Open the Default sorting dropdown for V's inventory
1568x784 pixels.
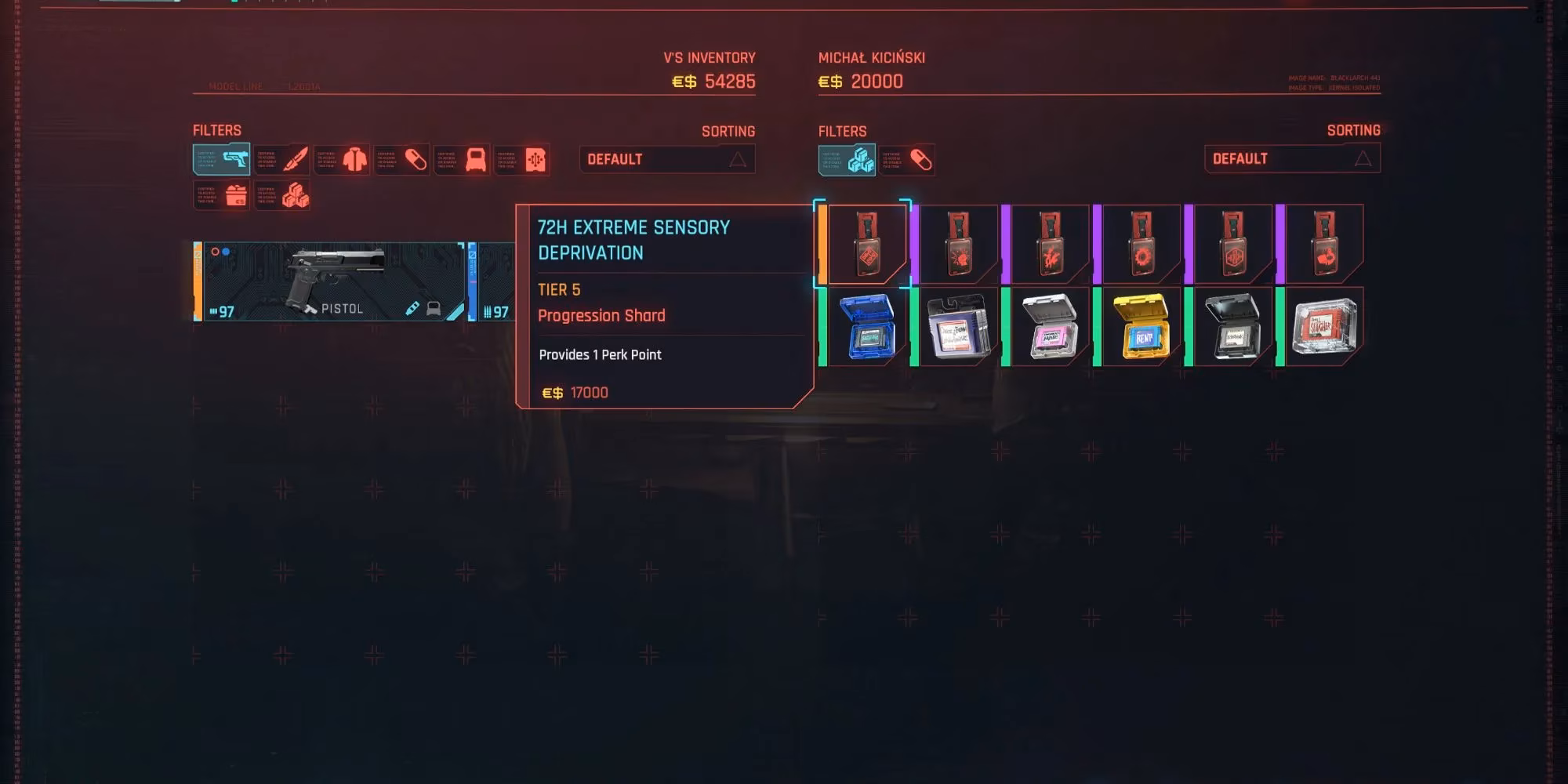coord(666,158)
